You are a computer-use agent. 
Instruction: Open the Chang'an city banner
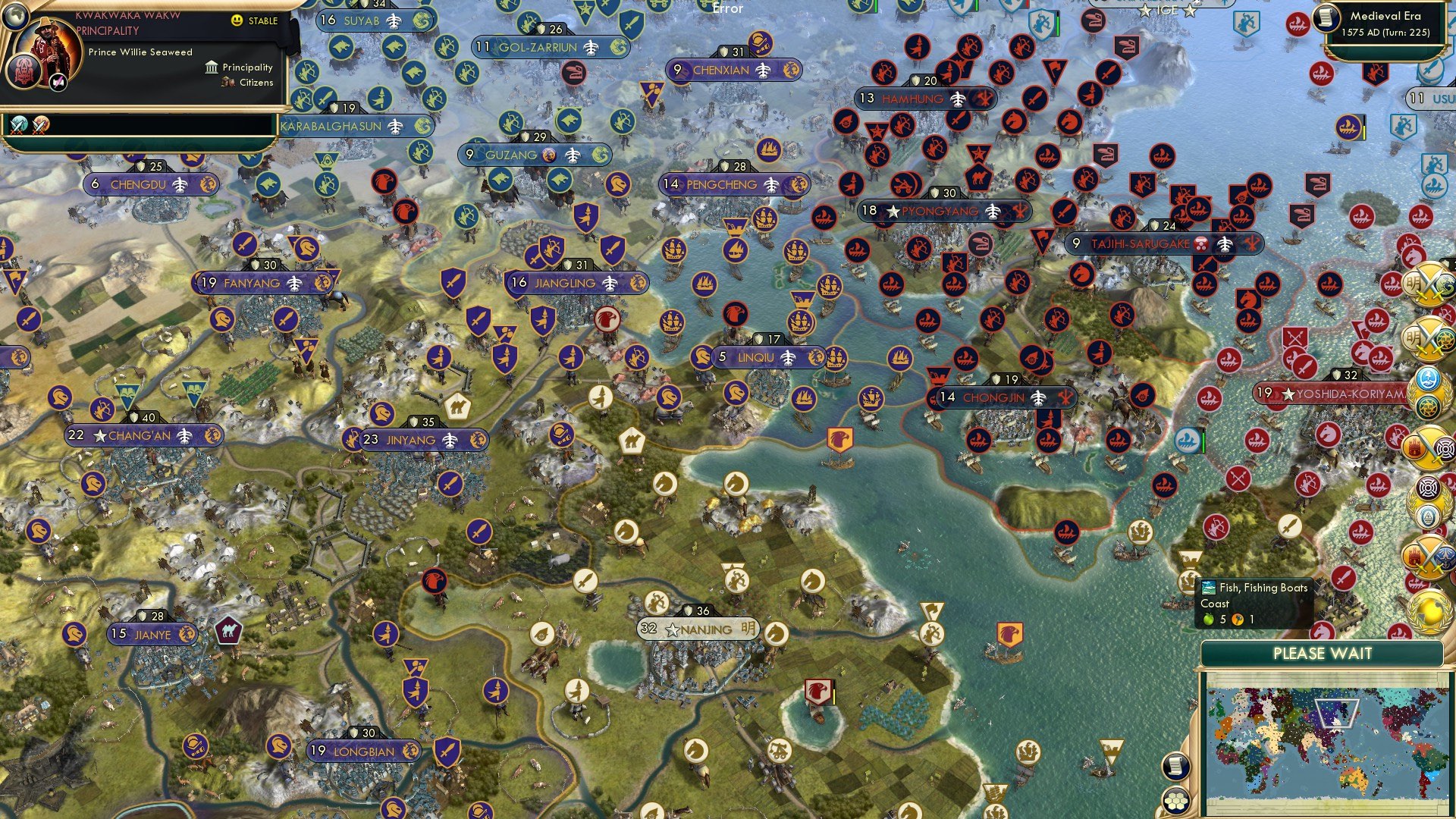140,435
